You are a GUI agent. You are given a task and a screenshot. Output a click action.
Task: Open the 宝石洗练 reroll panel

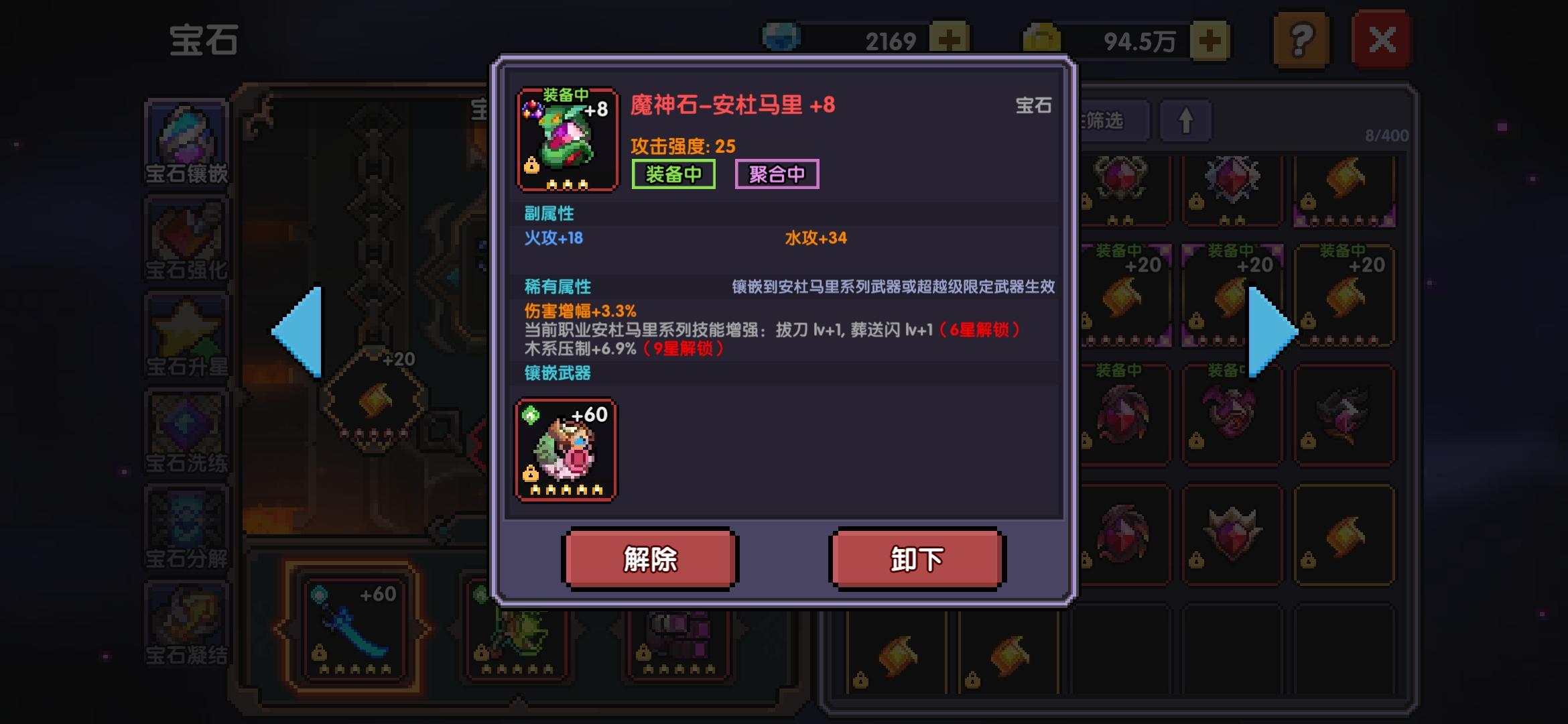pyautogui.click(x=188, y=432)
